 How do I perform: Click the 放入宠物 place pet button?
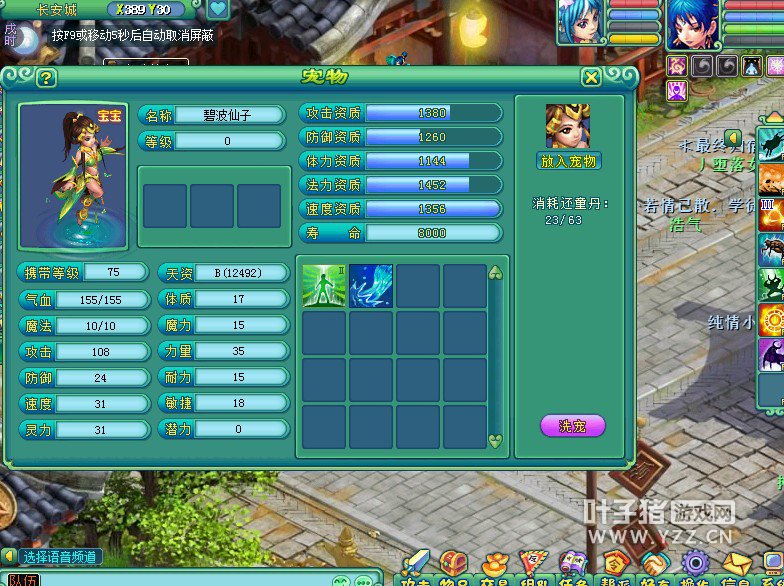568,161
